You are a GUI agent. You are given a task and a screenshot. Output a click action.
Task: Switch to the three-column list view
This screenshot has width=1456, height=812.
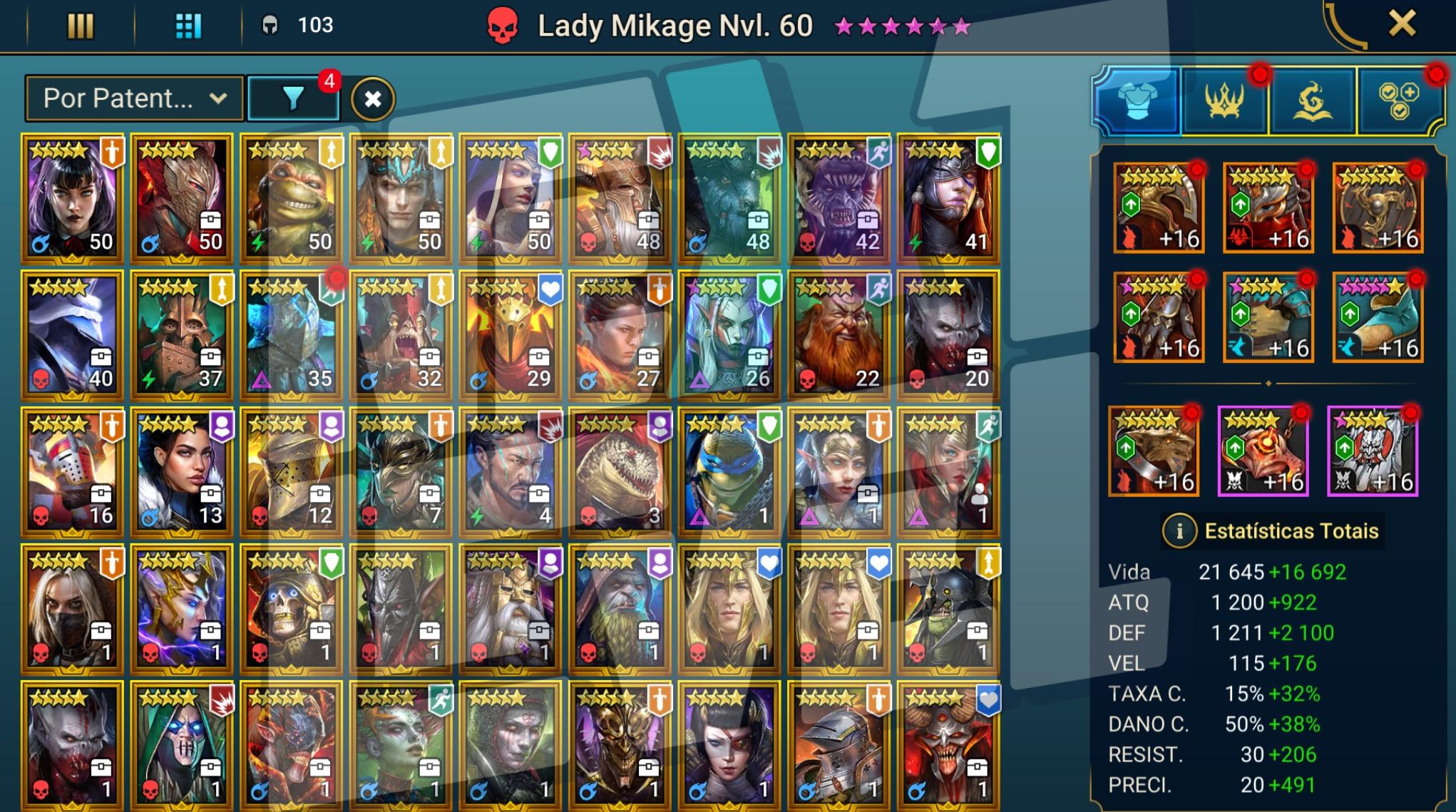tap(80, 26)
